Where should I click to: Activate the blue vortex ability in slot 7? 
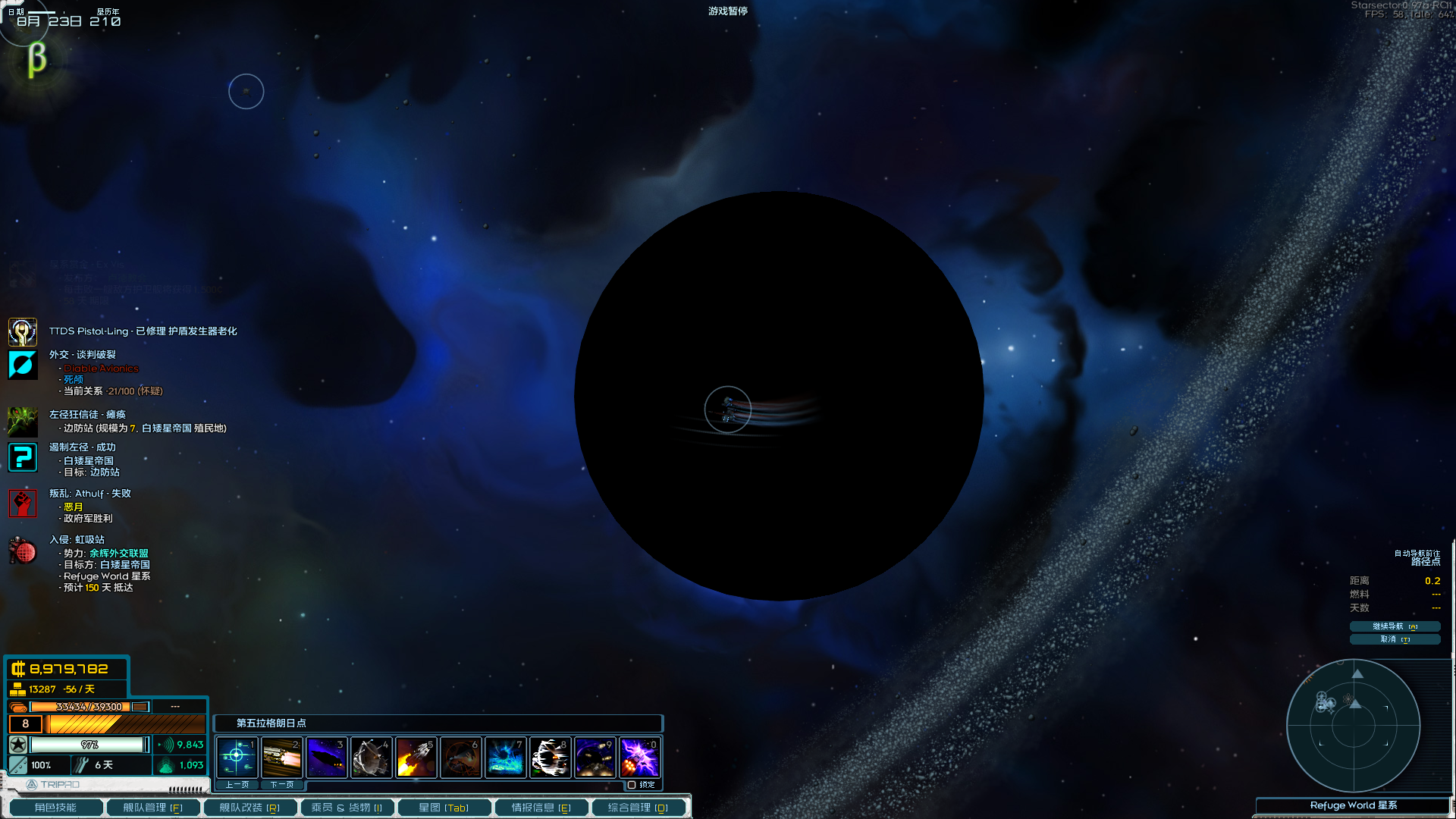tap(505, 757)
